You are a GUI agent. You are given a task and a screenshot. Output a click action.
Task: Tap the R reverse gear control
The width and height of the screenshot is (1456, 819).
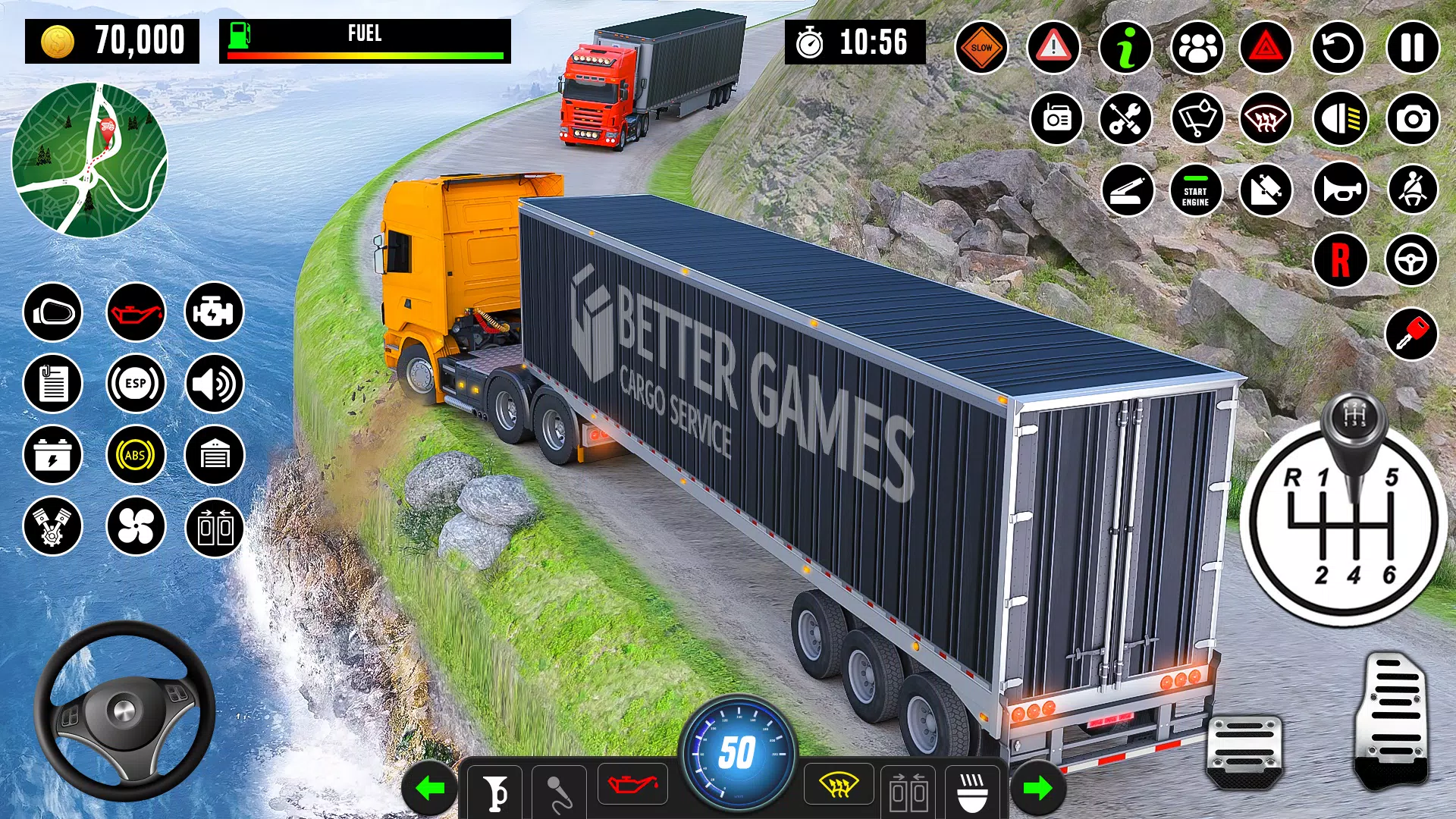pyautogui.click(x=1341, y=260)
